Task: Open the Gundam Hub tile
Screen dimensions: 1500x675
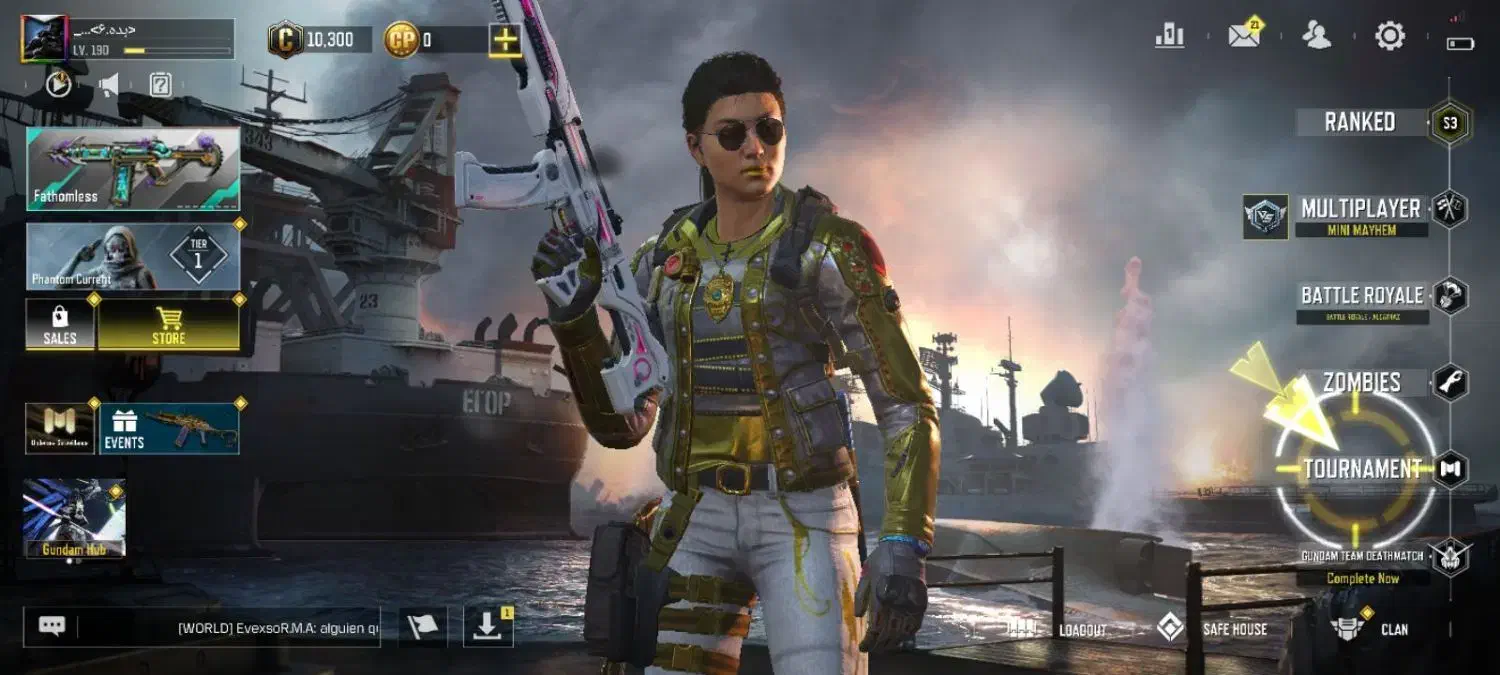Action: point(74,517)
